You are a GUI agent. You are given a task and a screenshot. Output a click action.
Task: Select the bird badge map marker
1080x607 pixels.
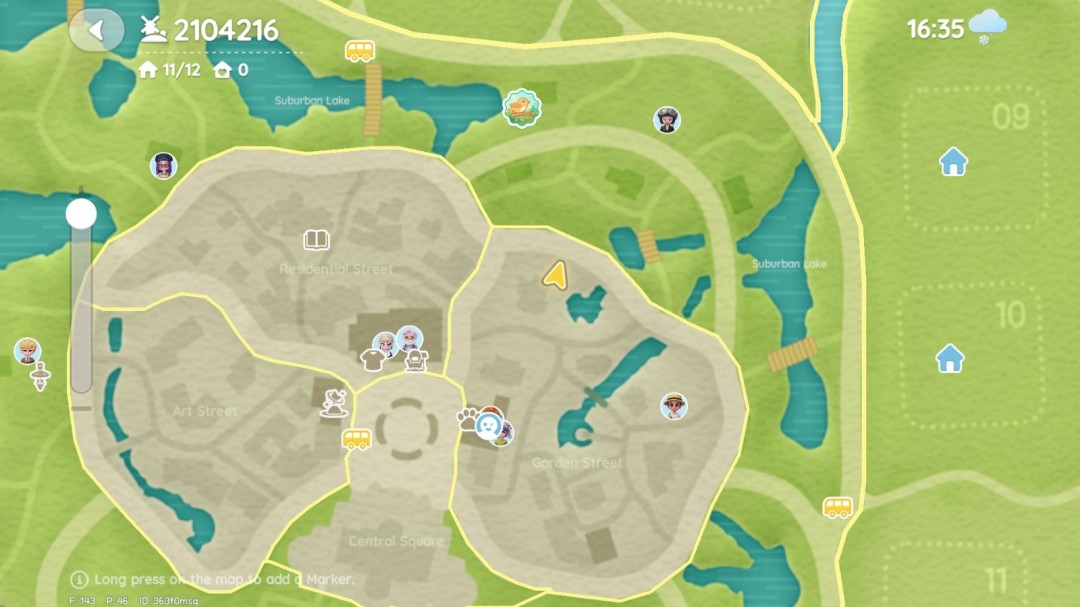click(x=521, y=107)
